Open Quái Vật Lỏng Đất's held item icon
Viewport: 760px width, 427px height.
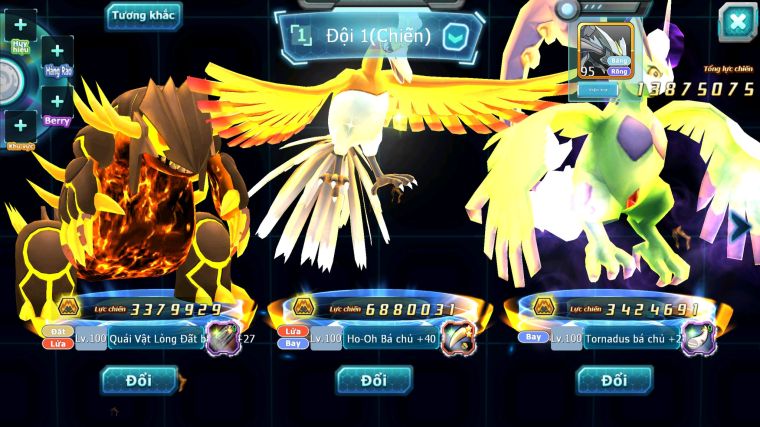point(222,338)
